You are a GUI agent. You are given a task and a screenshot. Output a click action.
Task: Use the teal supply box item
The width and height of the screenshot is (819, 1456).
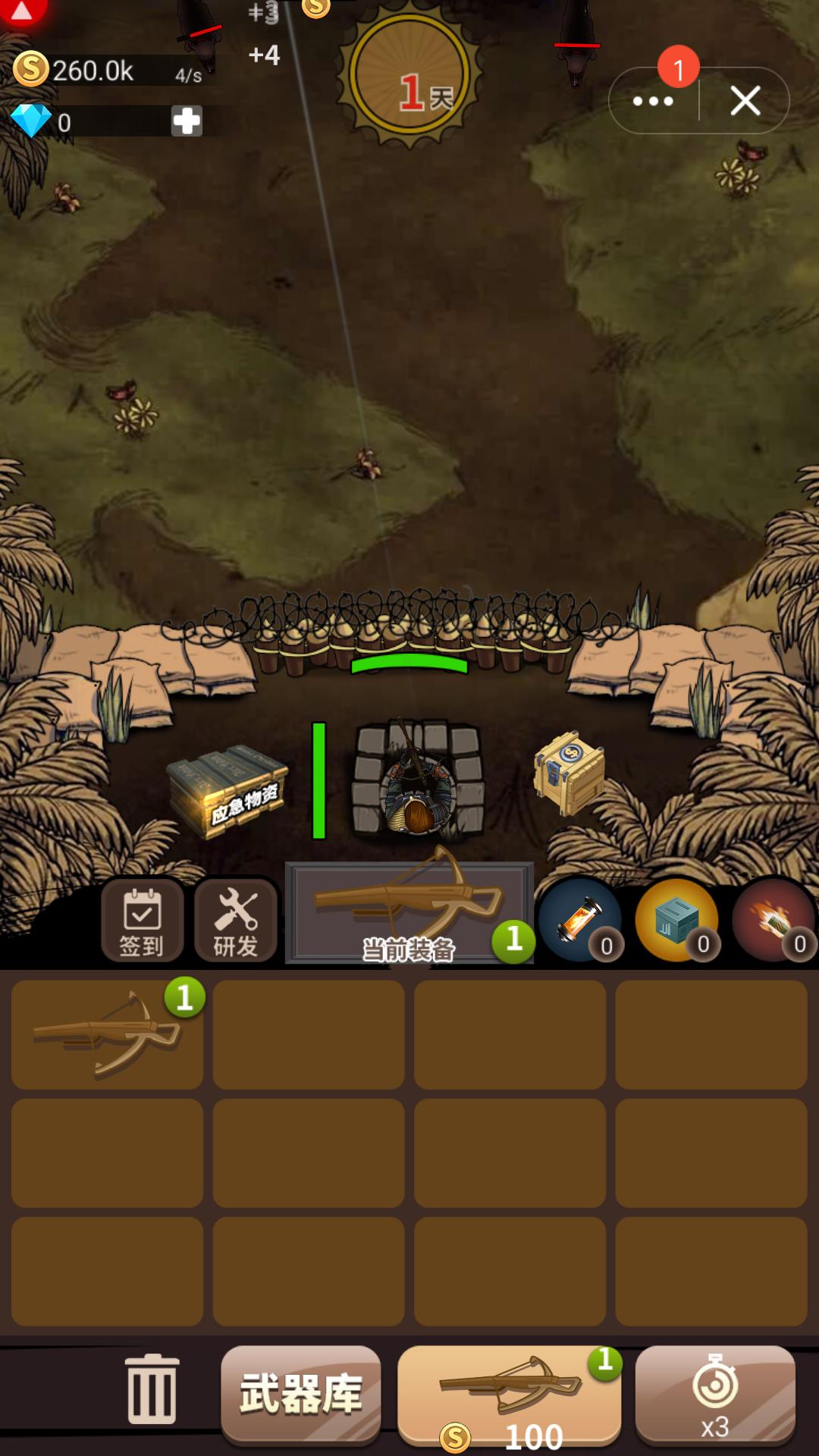tap(677, 920)
